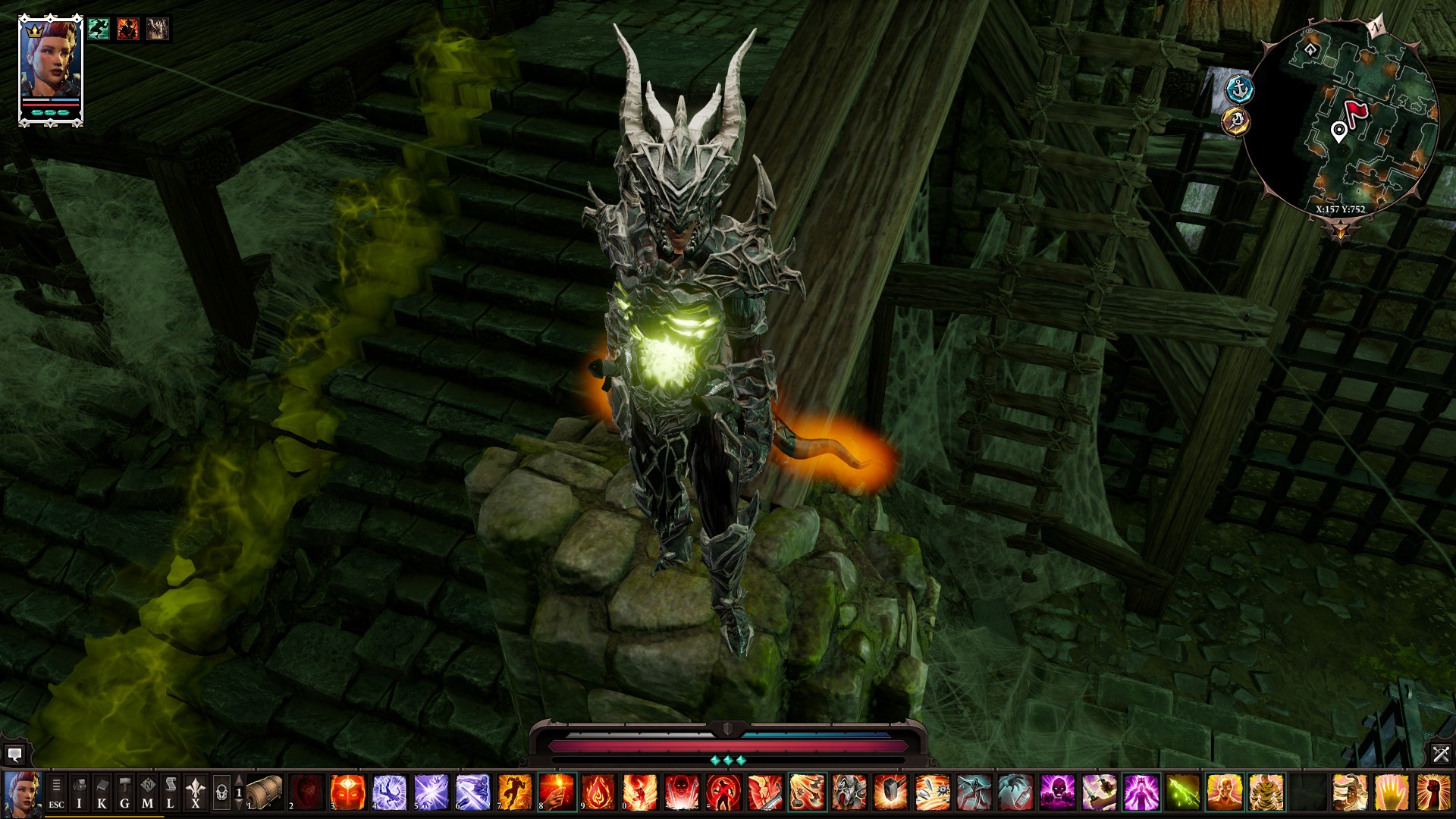The height and width of the screenshot is (819, 1456).
Task: Click the up arrow to switch to the next hotbar
Action: coord(238,779)
